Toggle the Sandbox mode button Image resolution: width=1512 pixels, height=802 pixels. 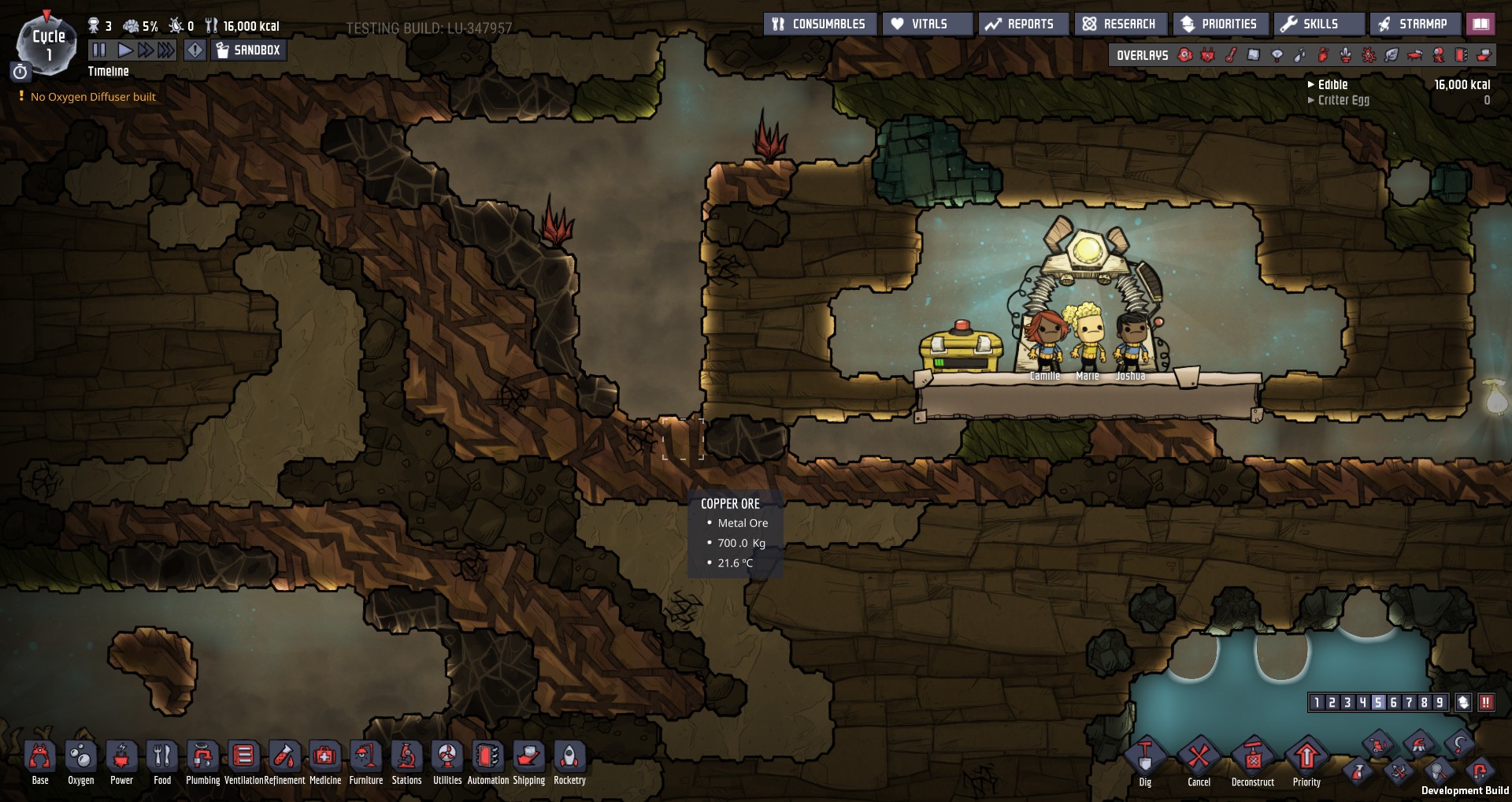(x=249, y=50)
